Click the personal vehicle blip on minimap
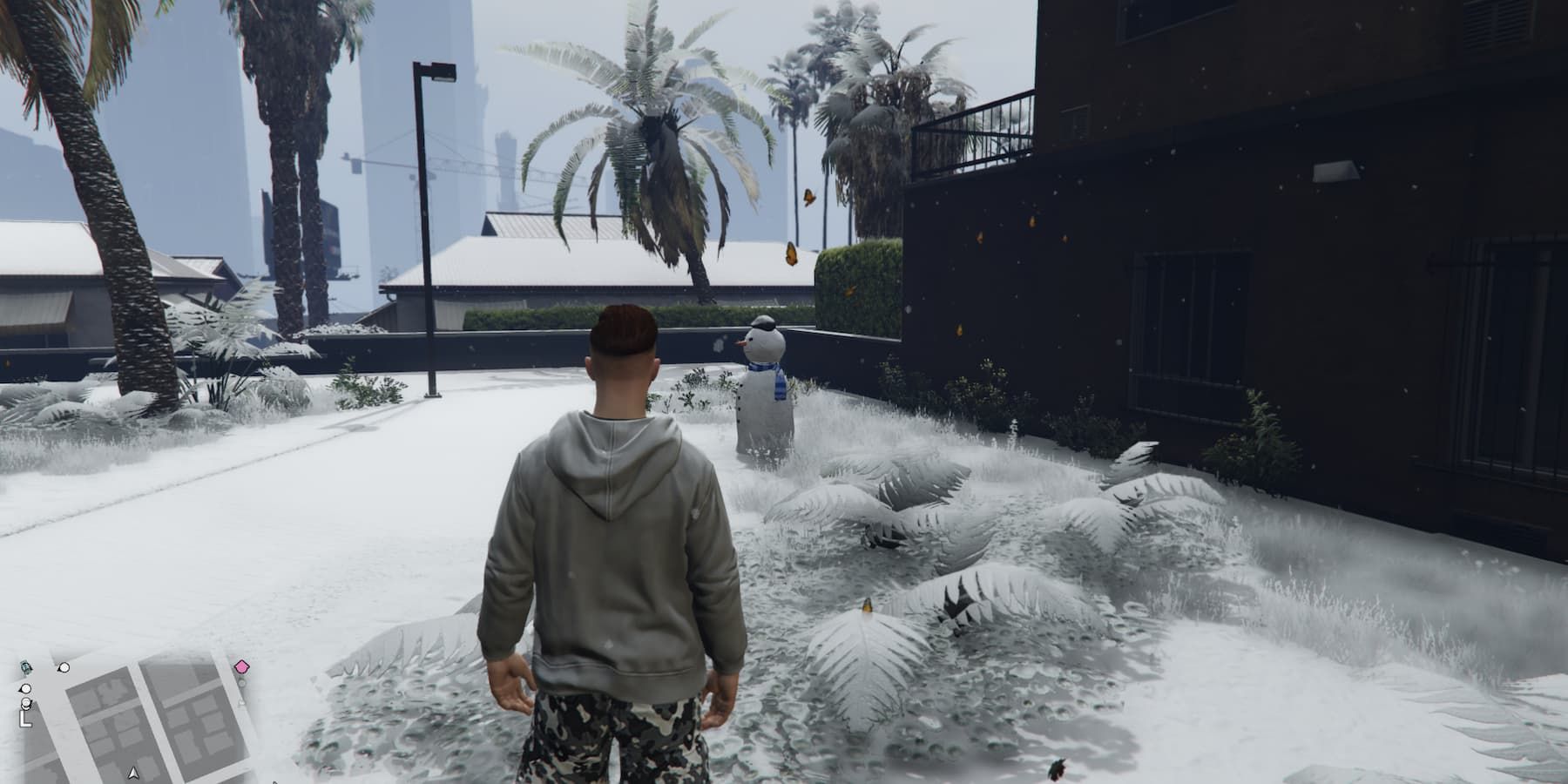 click(x=25, y=667)
